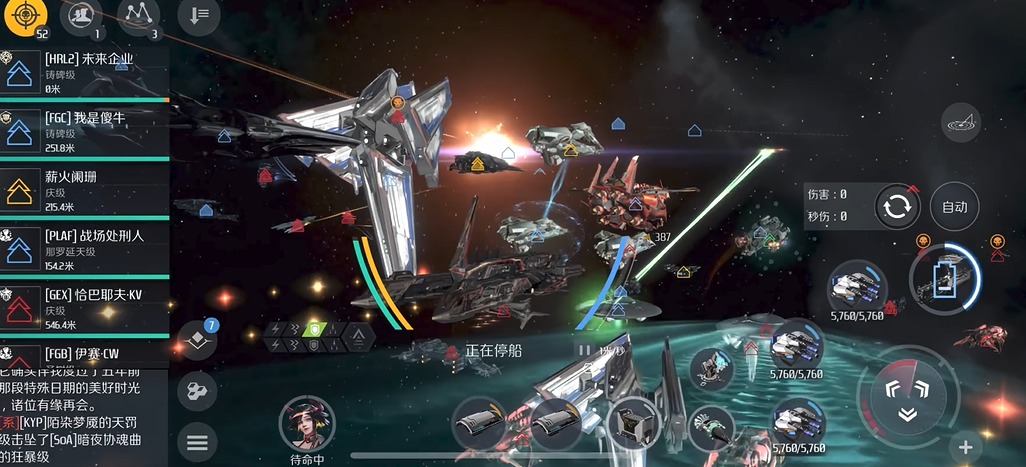Pick [PLAF] 战场处刑人 from the list
The image size is (1026, 467).
coord(84,249)
